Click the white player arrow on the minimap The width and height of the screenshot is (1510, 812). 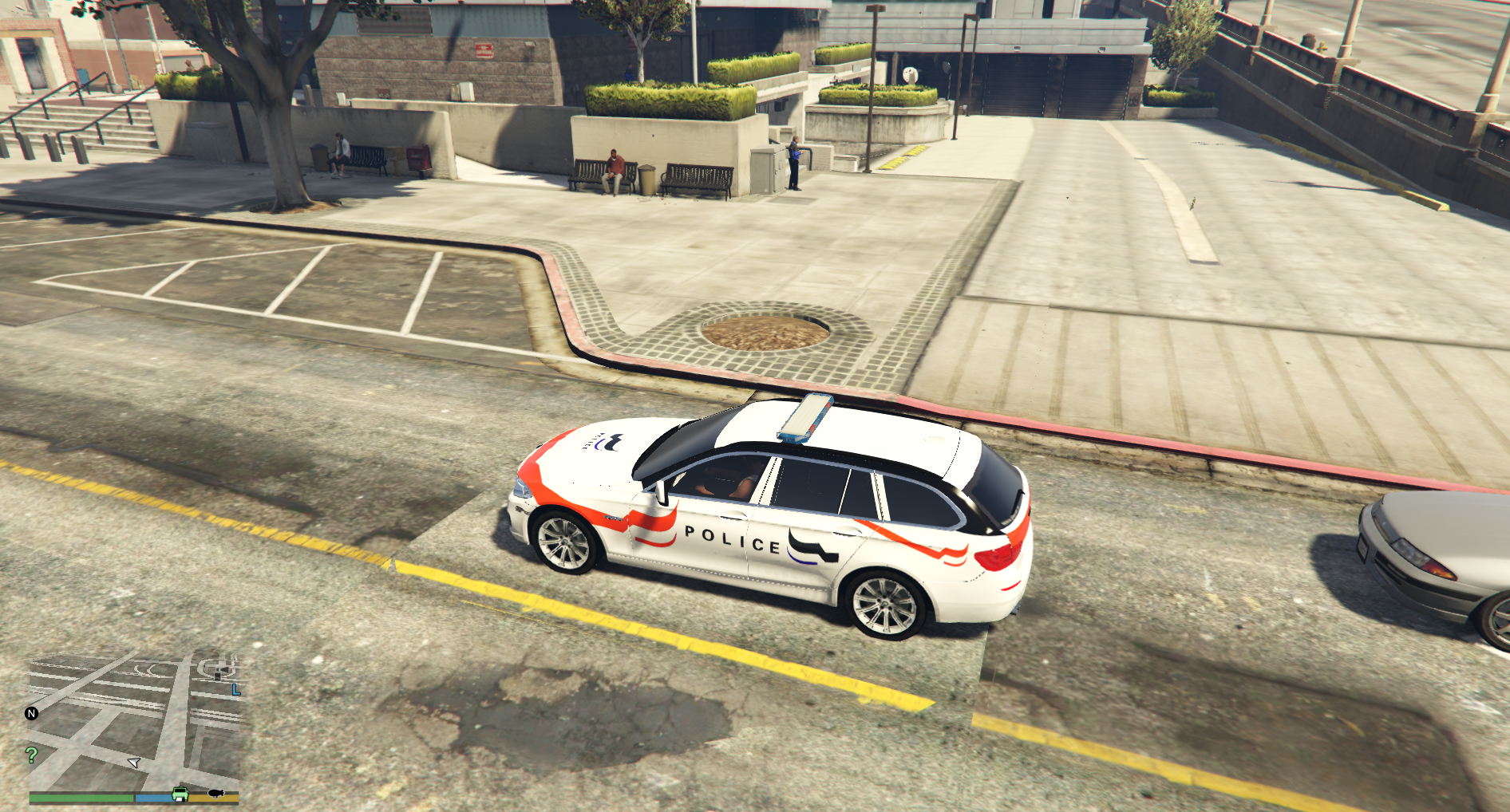click(134, 762)
